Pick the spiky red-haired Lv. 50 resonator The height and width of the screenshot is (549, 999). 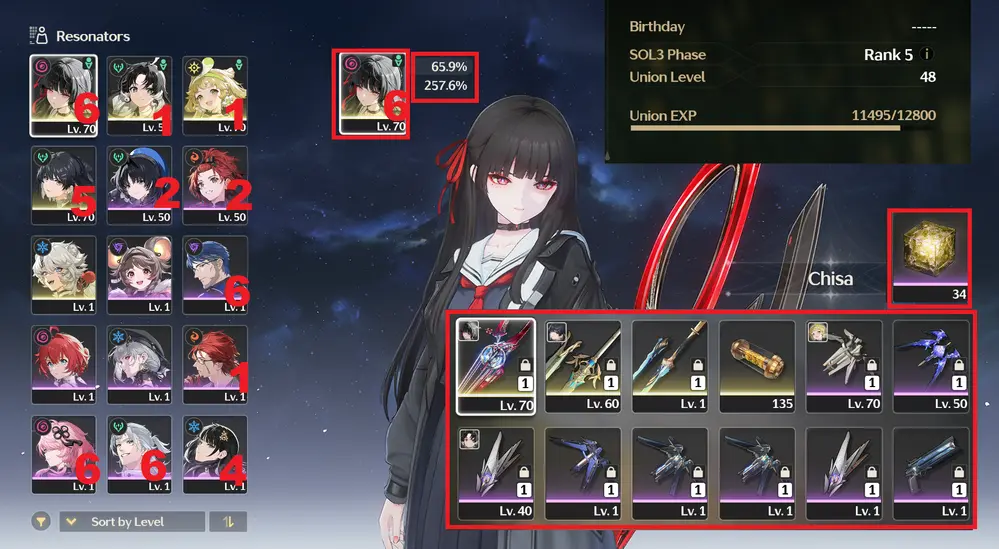click(215, 185)
